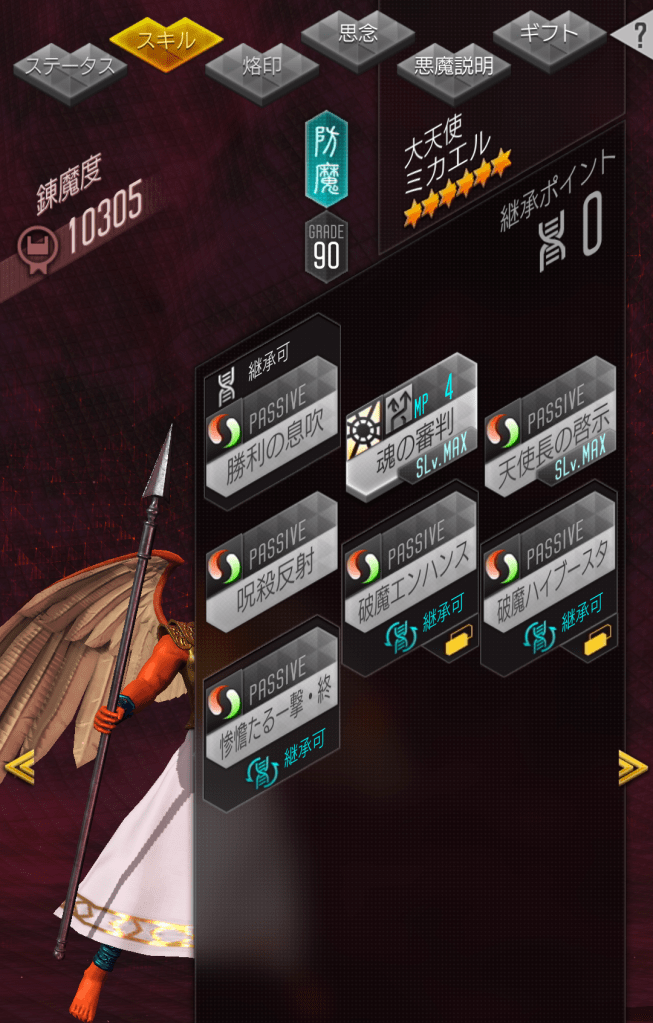The height and width of the screenshot is (1023, 653).
Task: Go to next demon with right arrow
Action: (x=633, y=768)
